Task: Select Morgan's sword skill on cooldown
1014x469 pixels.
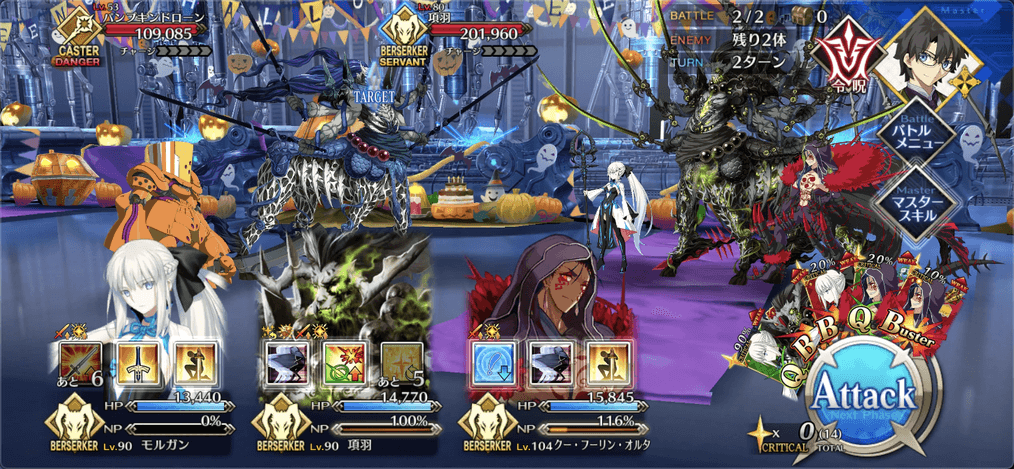Action: (81, 364)
